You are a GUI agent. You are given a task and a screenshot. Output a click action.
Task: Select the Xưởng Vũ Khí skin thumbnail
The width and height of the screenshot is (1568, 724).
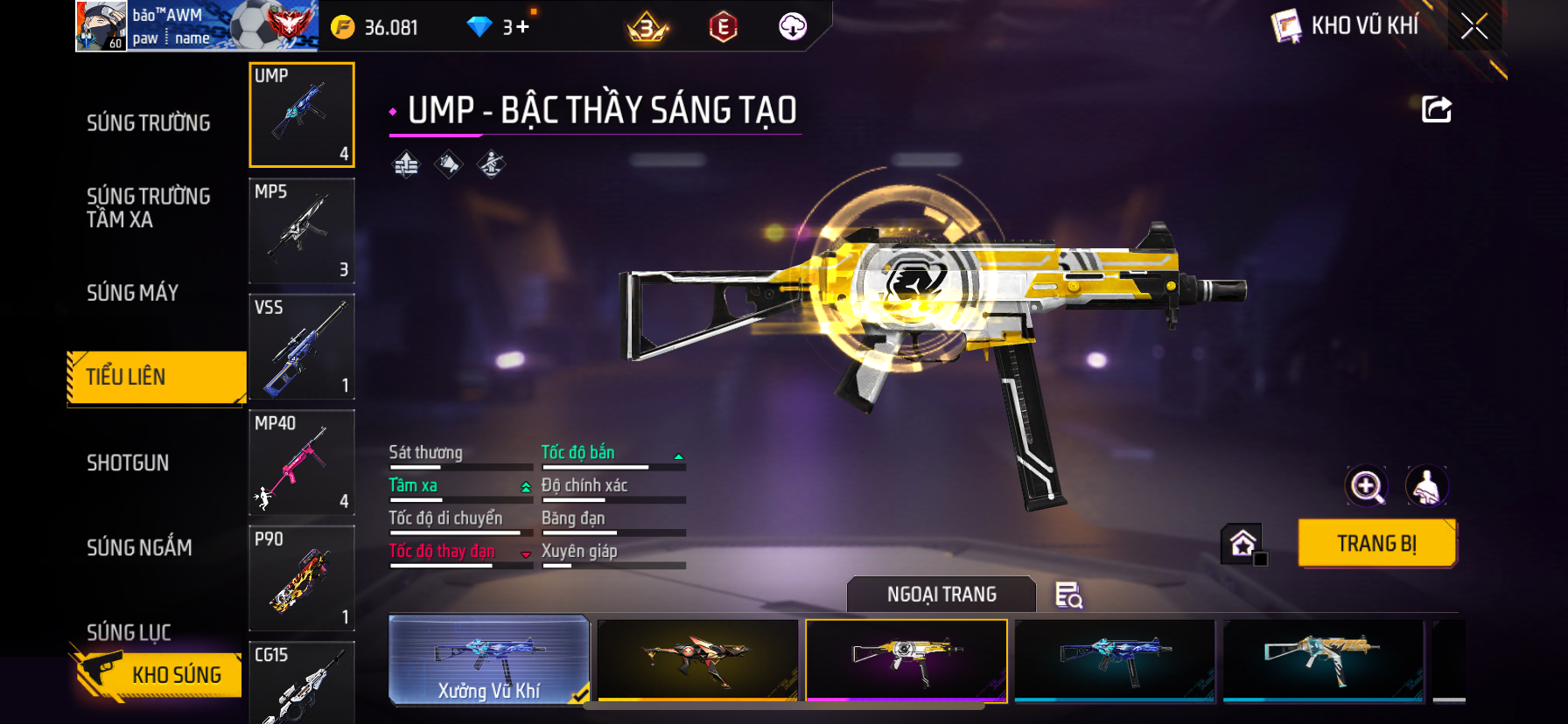point(489,660)
